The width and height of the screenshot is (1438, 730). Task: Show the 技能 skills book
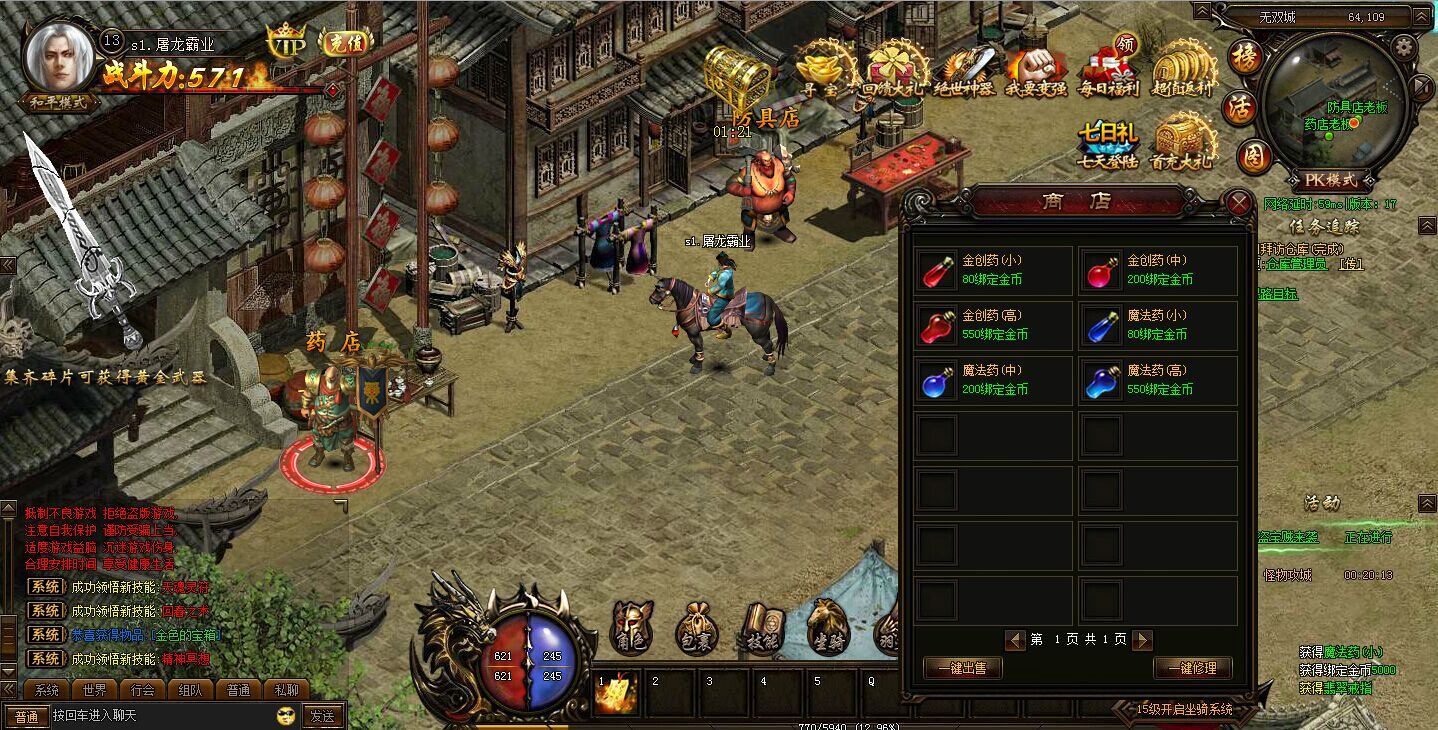click(x=762, y=629)
